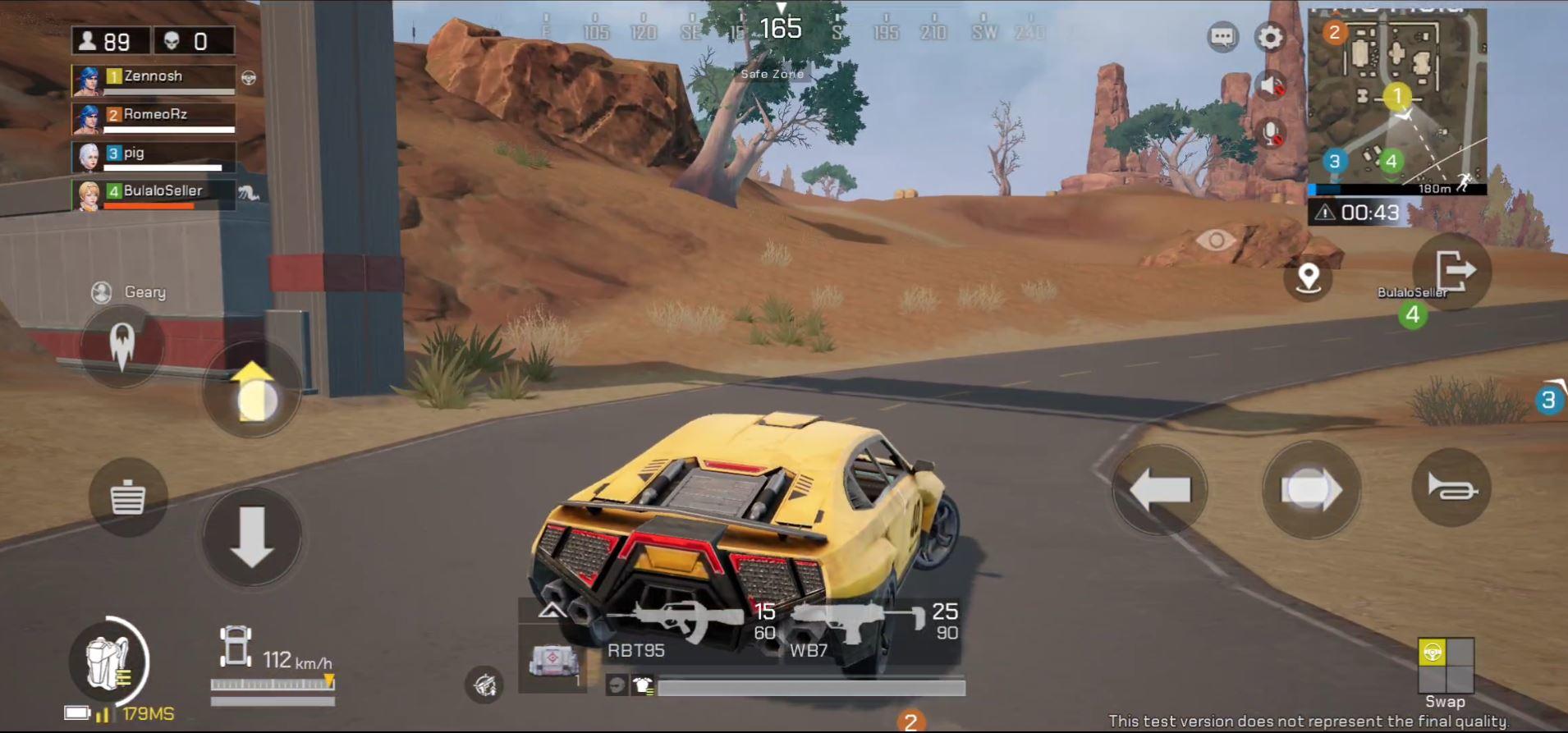Open the chat message panel
The height and width of the screenshot is (733, 1568).
(1222, 37)
